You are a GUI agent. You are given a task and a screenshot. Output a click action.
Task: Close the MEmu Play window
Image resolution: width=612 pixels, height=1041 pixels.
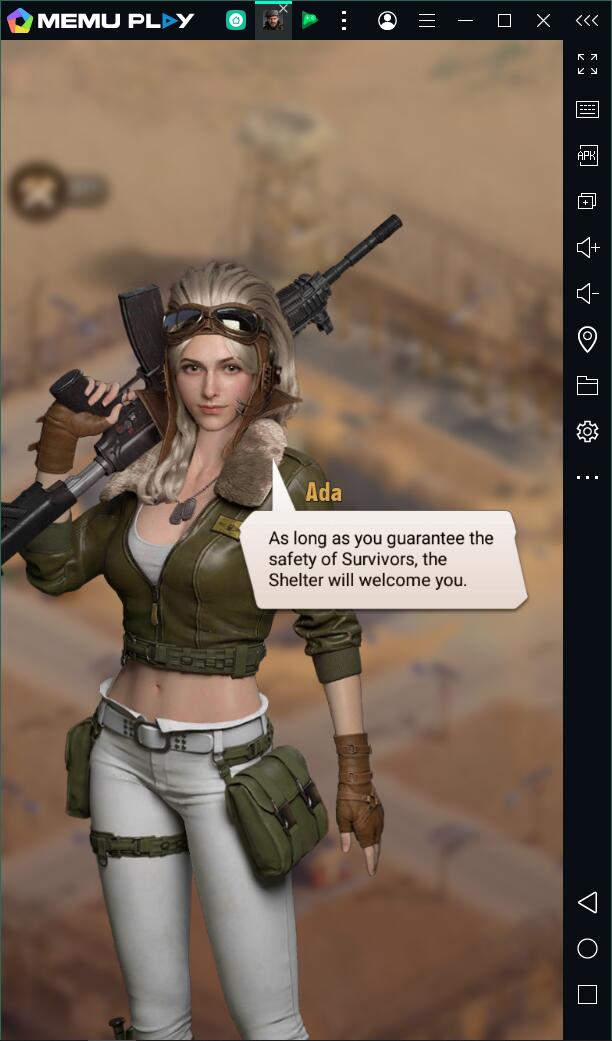click(543, 20)
